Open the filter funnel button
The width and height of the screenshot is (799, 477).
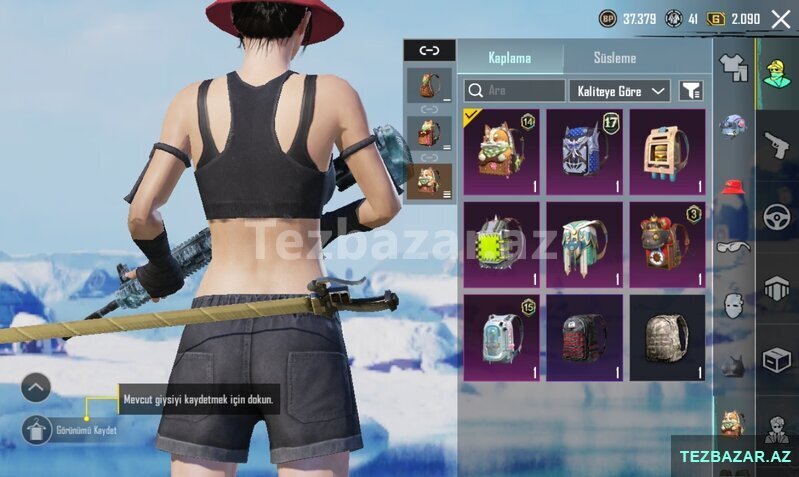691,91
